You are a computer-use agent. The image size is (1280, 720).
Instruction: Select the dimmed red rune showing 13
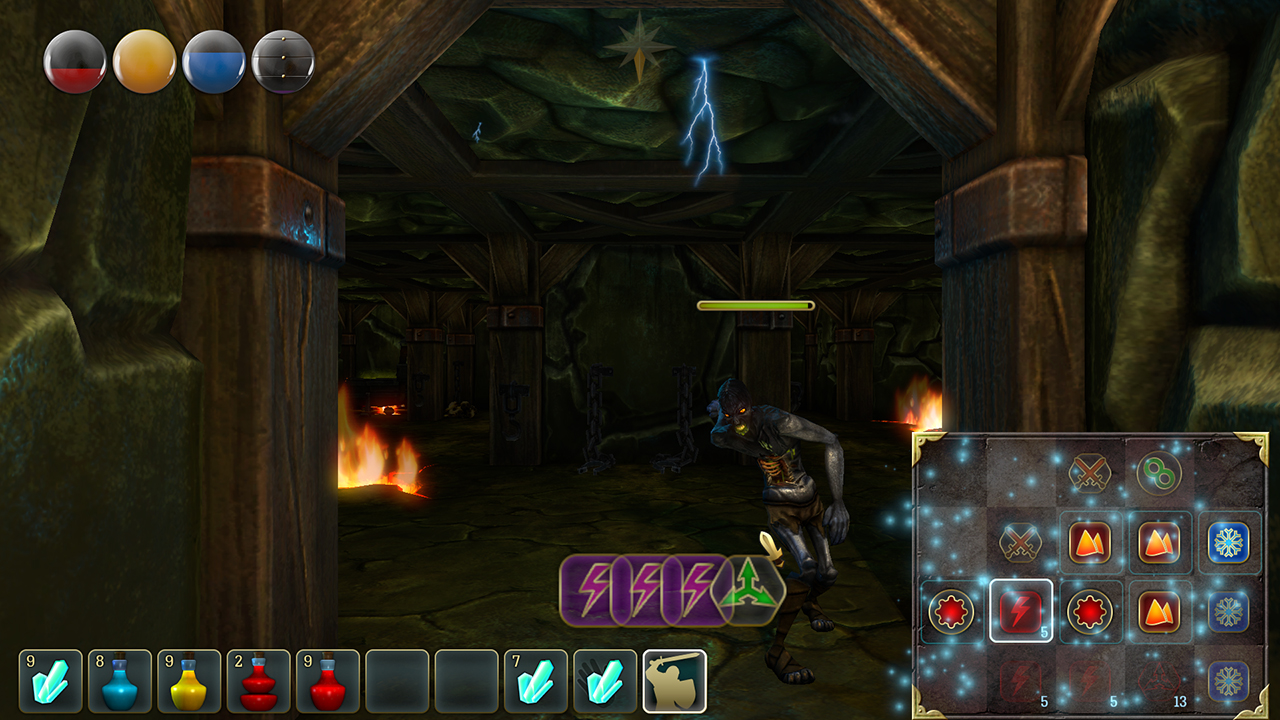click(x=1159, y=681)
